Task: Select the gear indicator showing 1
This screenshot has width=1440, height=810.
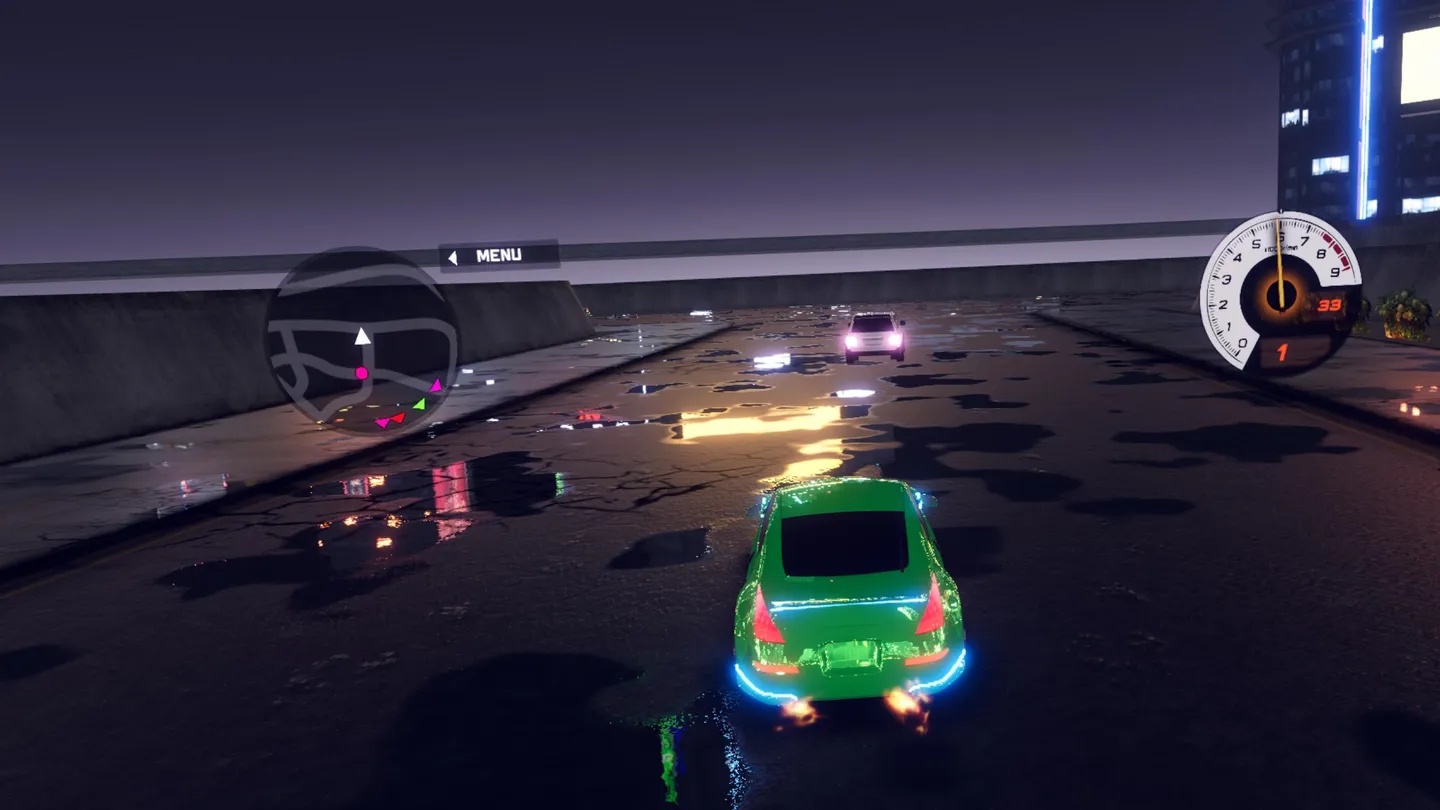Action: pos(1281,352)
